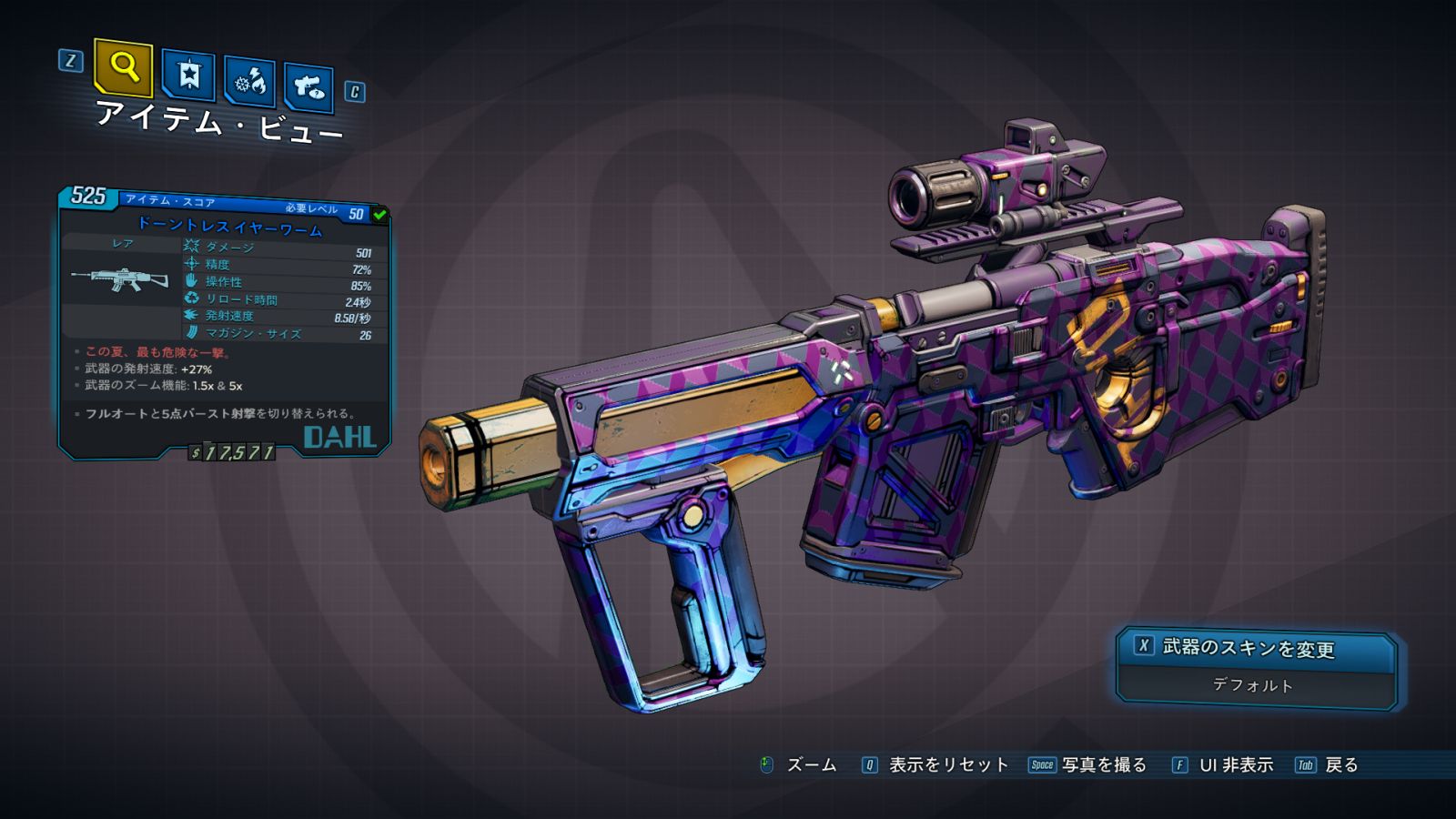Screen dimensions: 1456x819
Task: Click the 戻る back option
Action: click(1340, 765)
